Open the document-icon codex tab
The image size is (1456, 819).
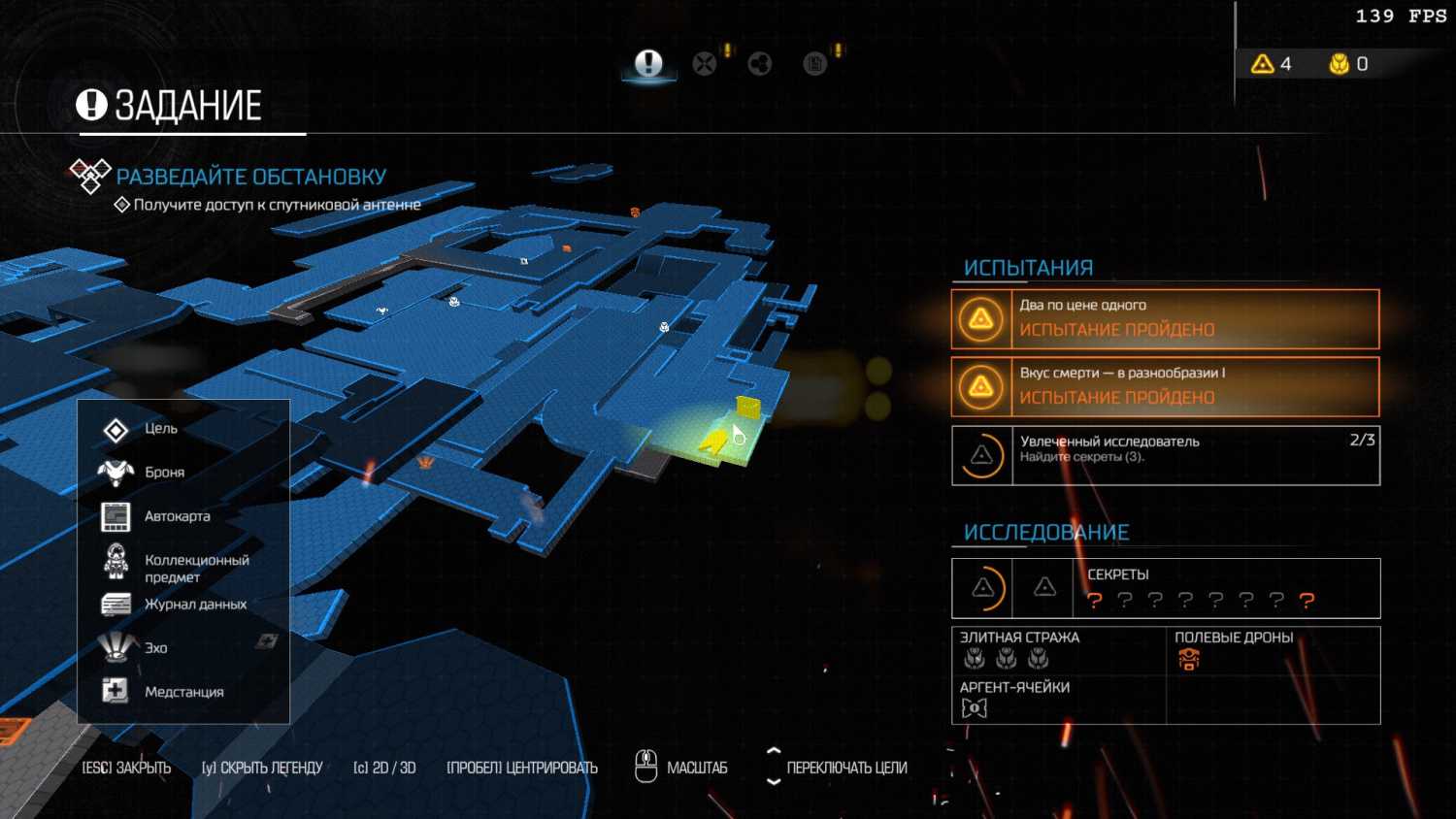coord(815,64)
